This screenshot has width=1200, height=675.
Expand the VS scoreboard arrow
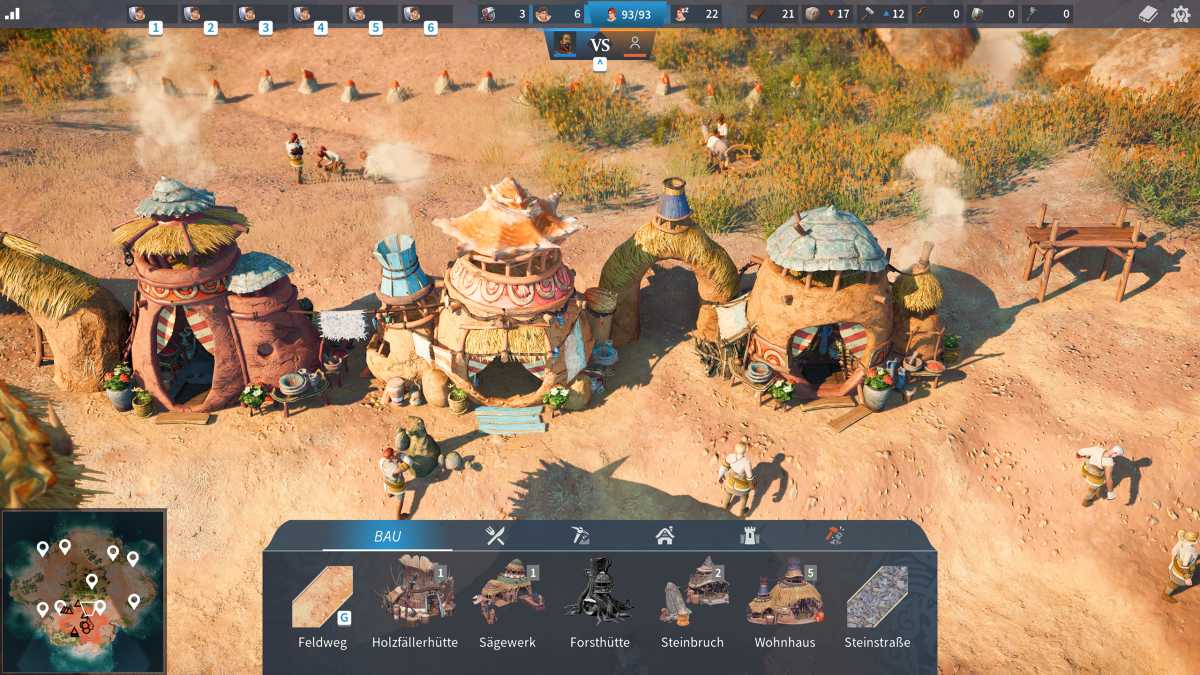(x=600, y=64)
